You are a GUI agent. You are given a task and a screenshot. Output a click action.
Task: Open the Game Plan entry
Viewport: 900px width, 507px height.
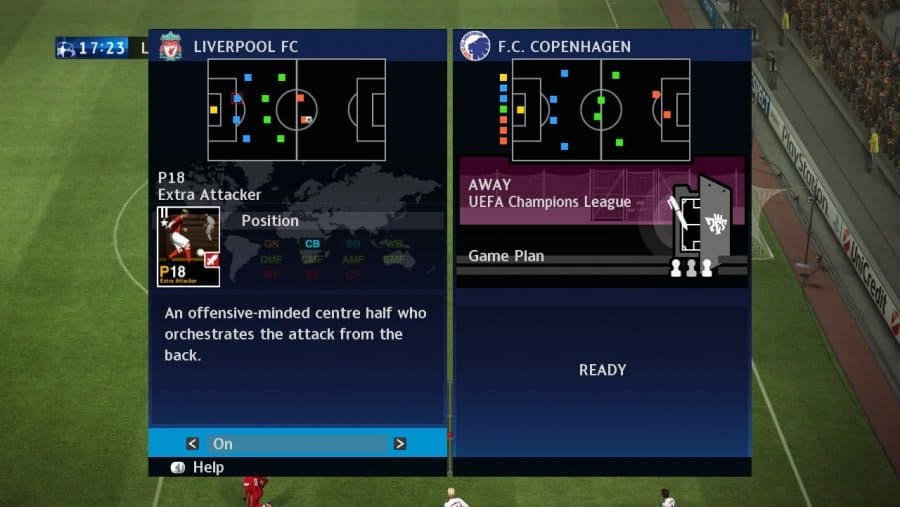pos(506,256)
